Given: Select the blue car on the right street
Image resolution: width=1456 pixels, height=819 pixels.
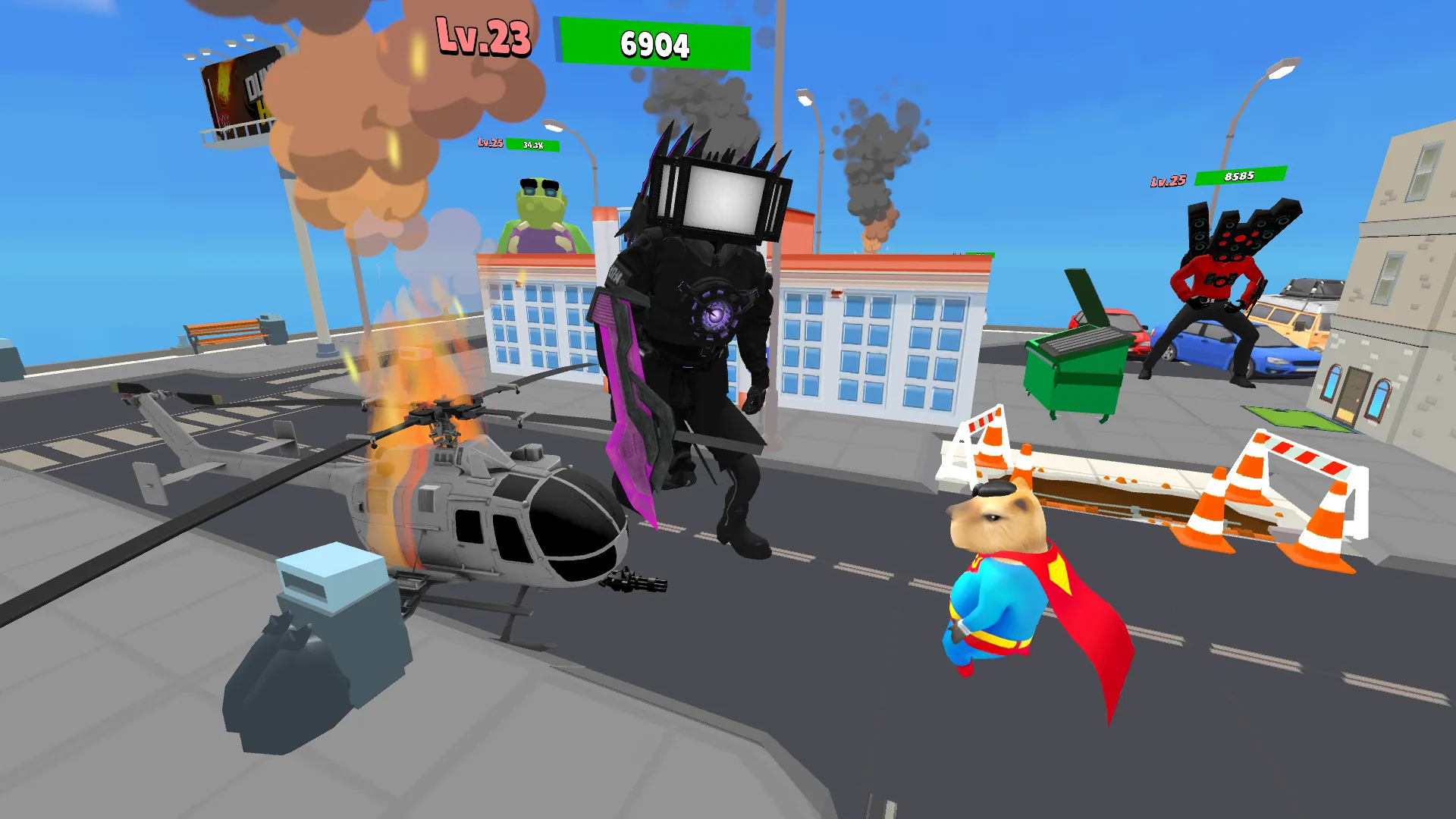Looking at the screenshot, I should (1228, 349).
